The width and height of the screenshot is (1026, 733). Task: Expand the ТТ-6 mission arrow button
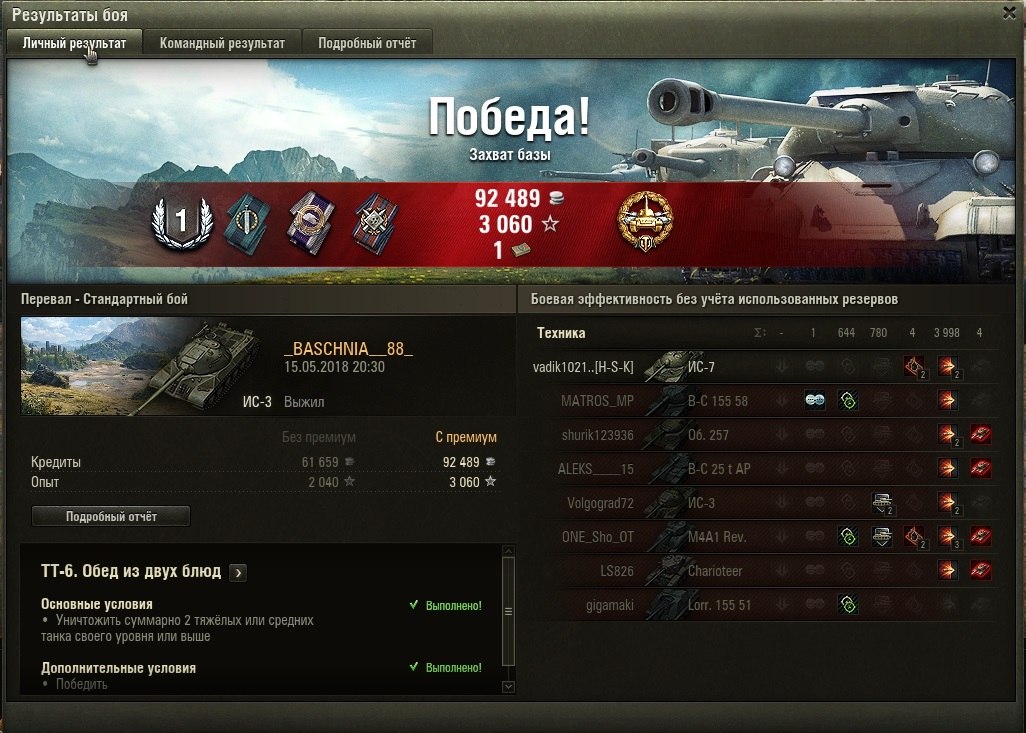click(x=238, y=572)
